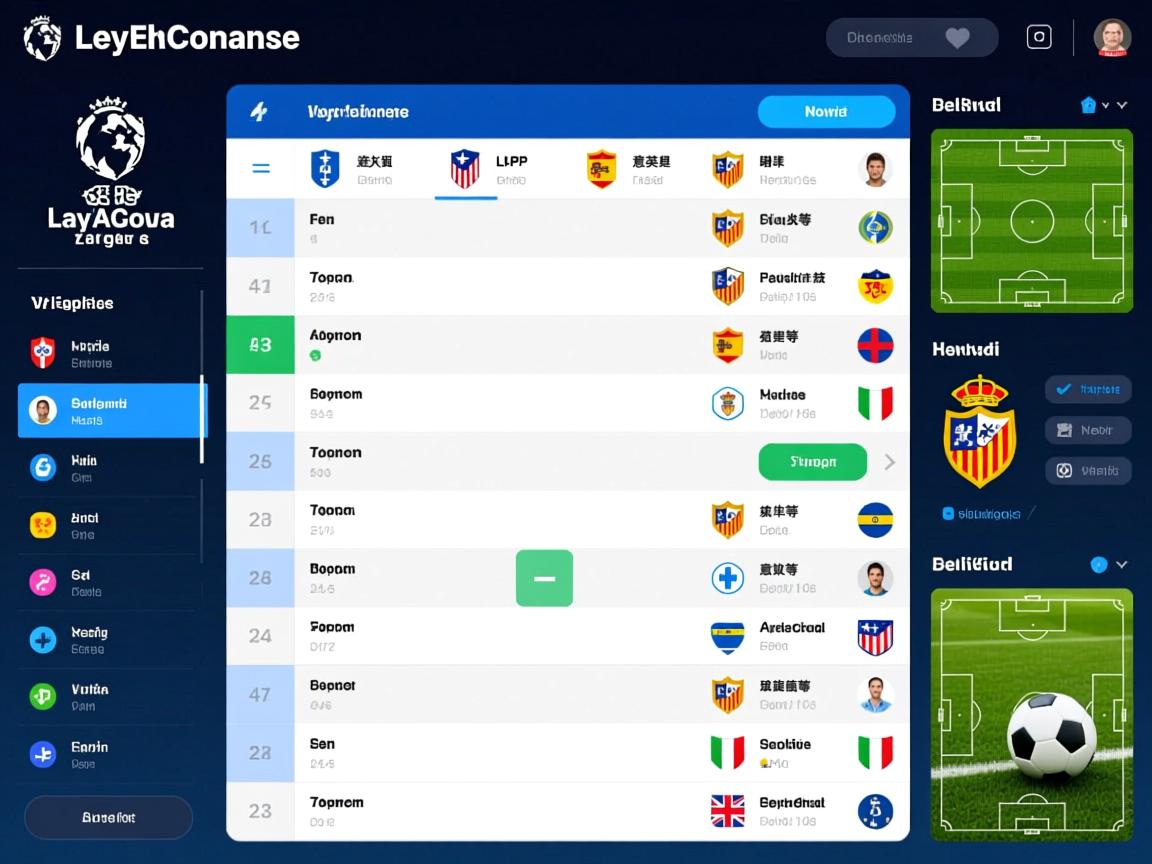Click the green minus button
The image size is (1152, 864).
point(544,578)
